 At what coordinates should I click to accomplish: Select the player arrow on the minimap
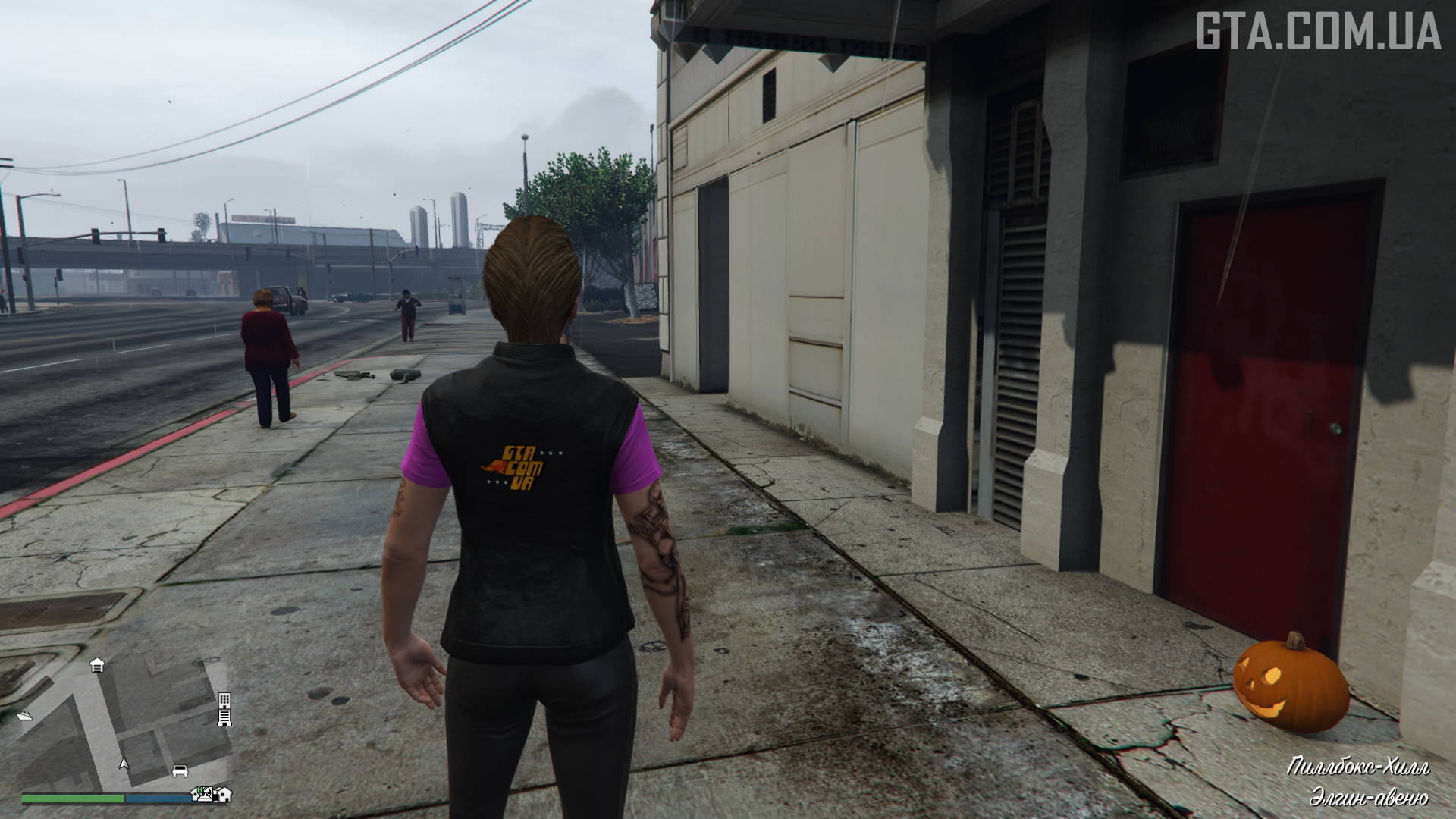[124, 763]
